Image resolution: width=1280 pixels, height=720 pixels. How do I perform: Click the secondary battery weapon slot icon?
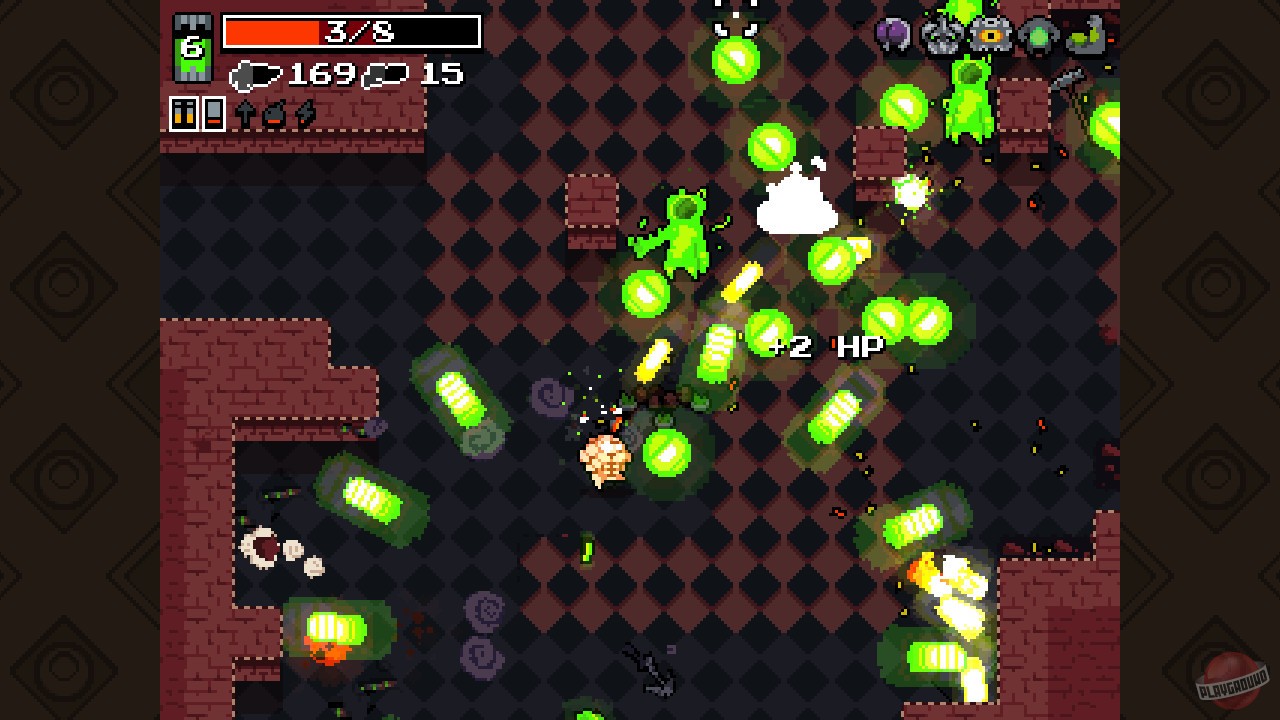click(x=213, y=113)
